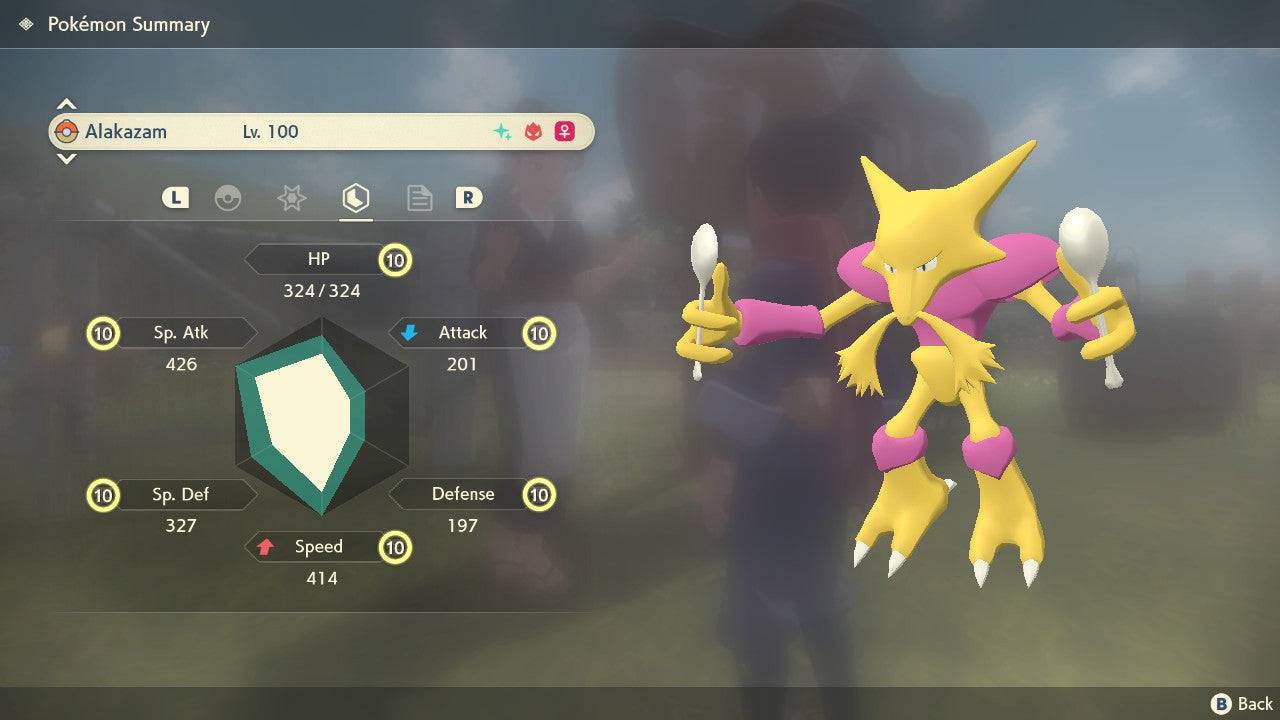Open the stats hexagon tab
1280x720 pixels.
point(356,198)
